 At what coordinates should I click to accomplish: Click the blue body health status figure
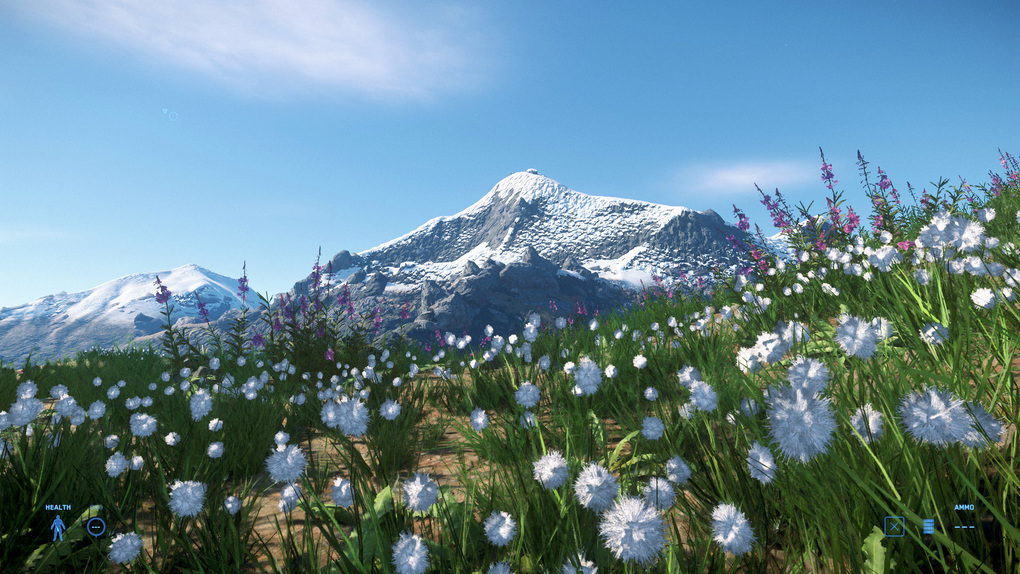(x=58, y=527)
